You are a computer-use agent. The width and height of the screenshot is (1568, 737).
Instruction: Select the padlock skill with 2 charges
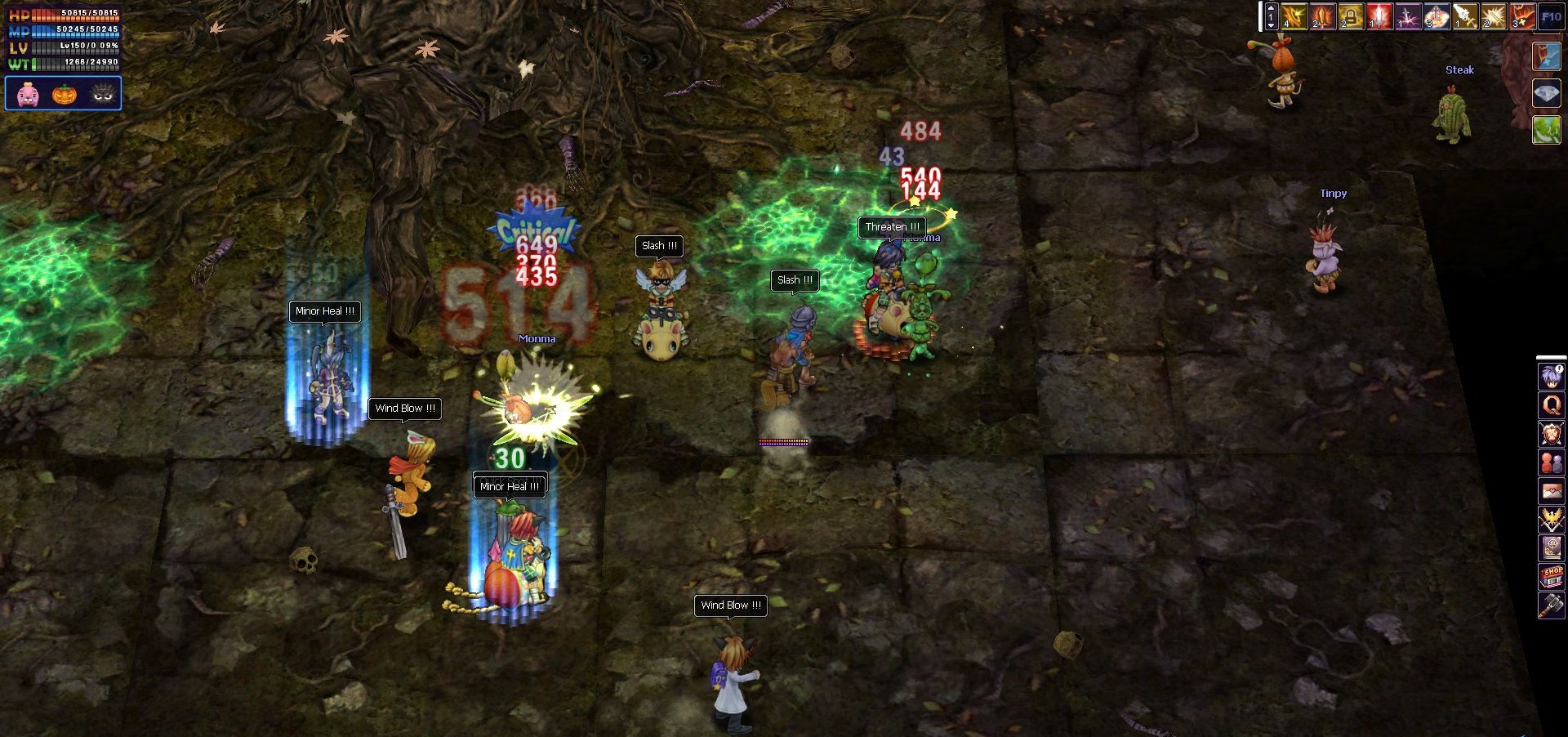(x=1350, y=16)
